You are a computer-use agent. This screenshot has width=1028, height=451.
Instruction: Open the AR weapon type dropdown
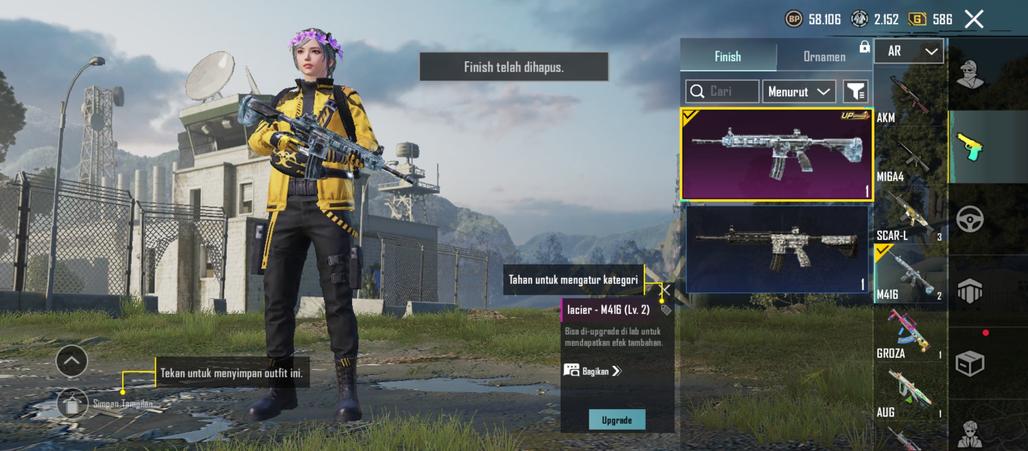[908, 51]
